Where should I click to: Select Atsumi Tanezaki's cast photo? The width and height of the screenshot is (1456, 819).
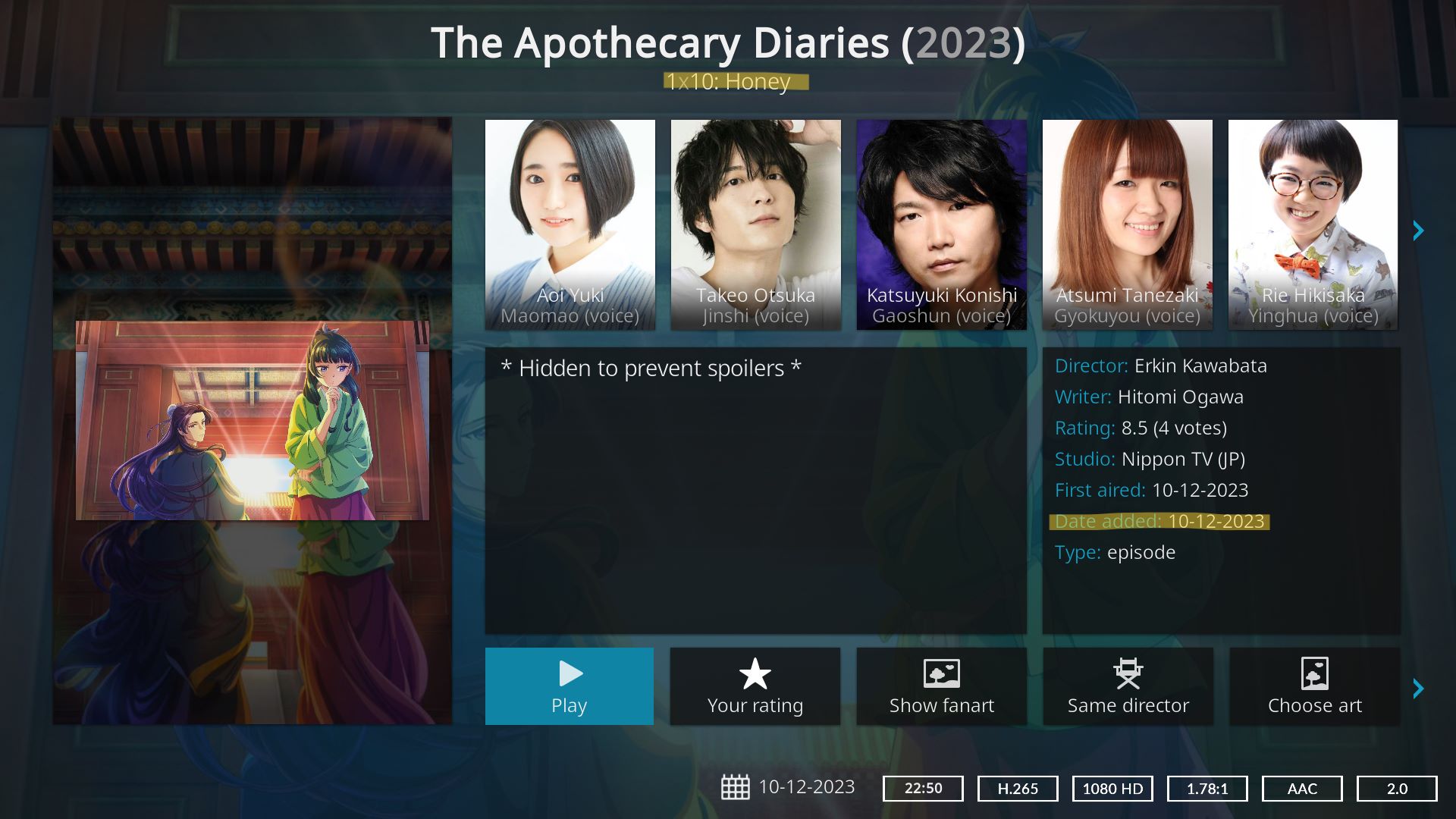point(1127,224)
